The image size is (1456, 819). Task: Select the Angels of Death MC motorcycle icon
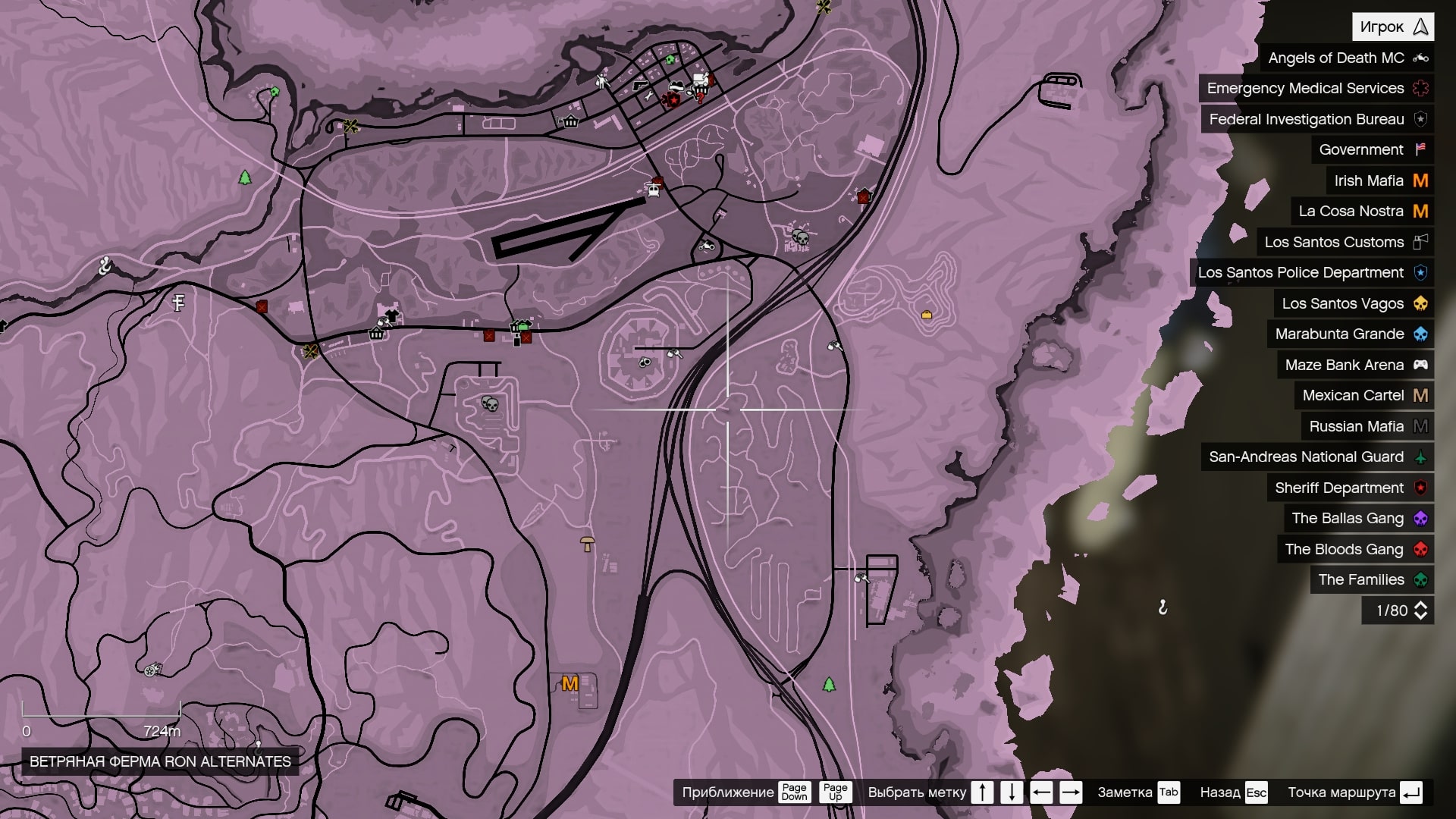tap(1422, 57)
